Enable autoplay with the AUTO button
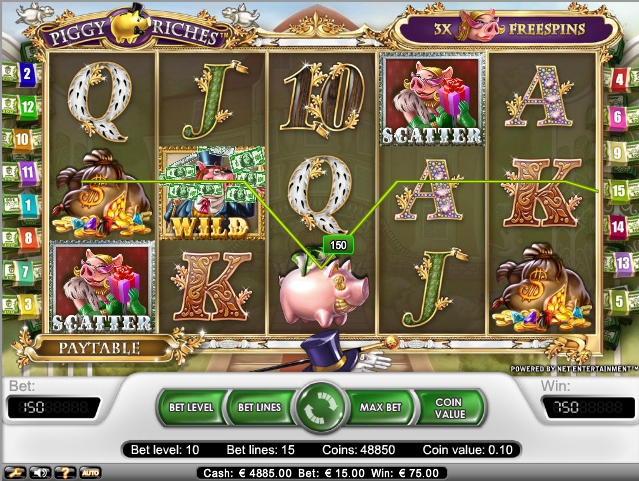 click(x=90, y=471)
